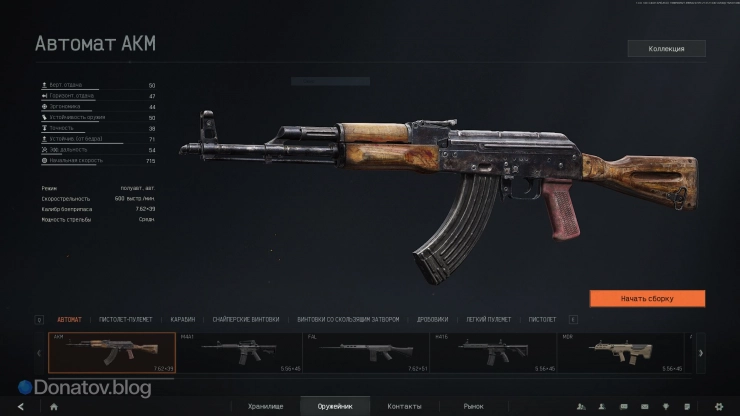Go to the Контакты tab
The width and height of the screenshot is (740, 416).
point(404,406)
